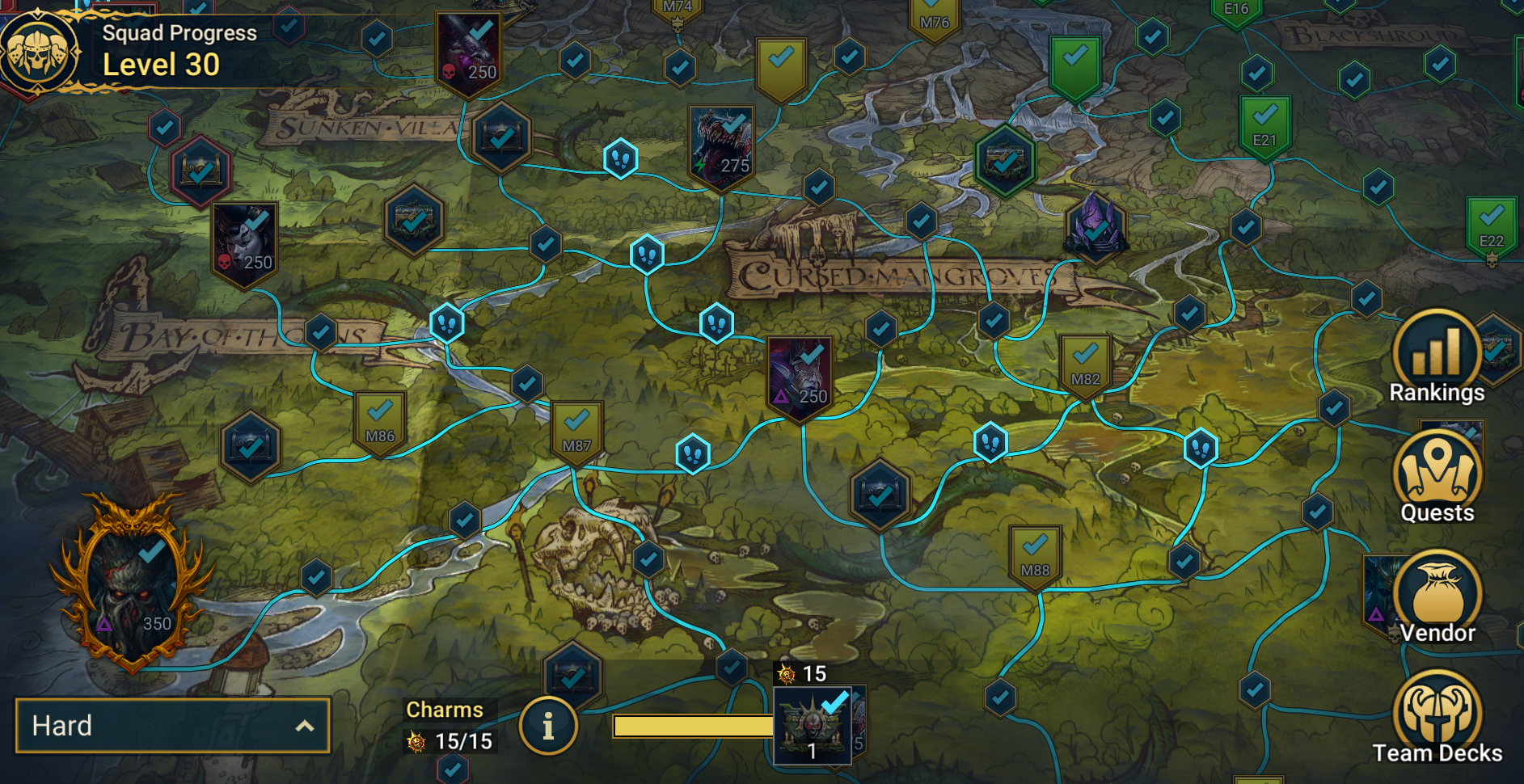This screenshot has width=1524, height=784.
Task: Open the E21 green banner node
Action: tap(1264, 125)
